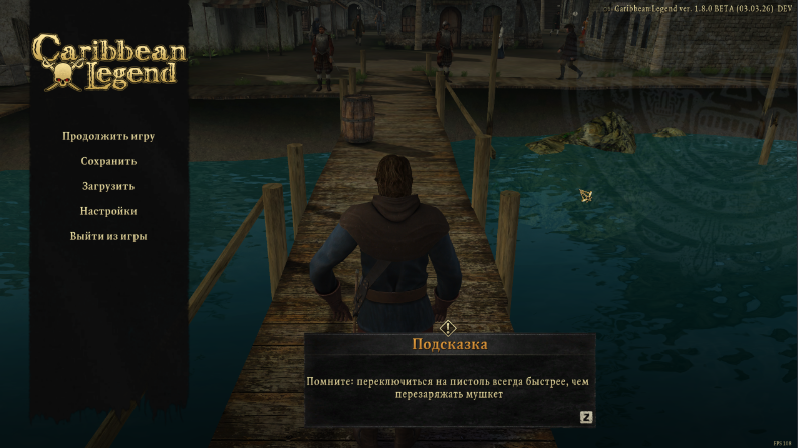
Task: Click Выйти из игры to quit
Action: (x=108, y=236)
